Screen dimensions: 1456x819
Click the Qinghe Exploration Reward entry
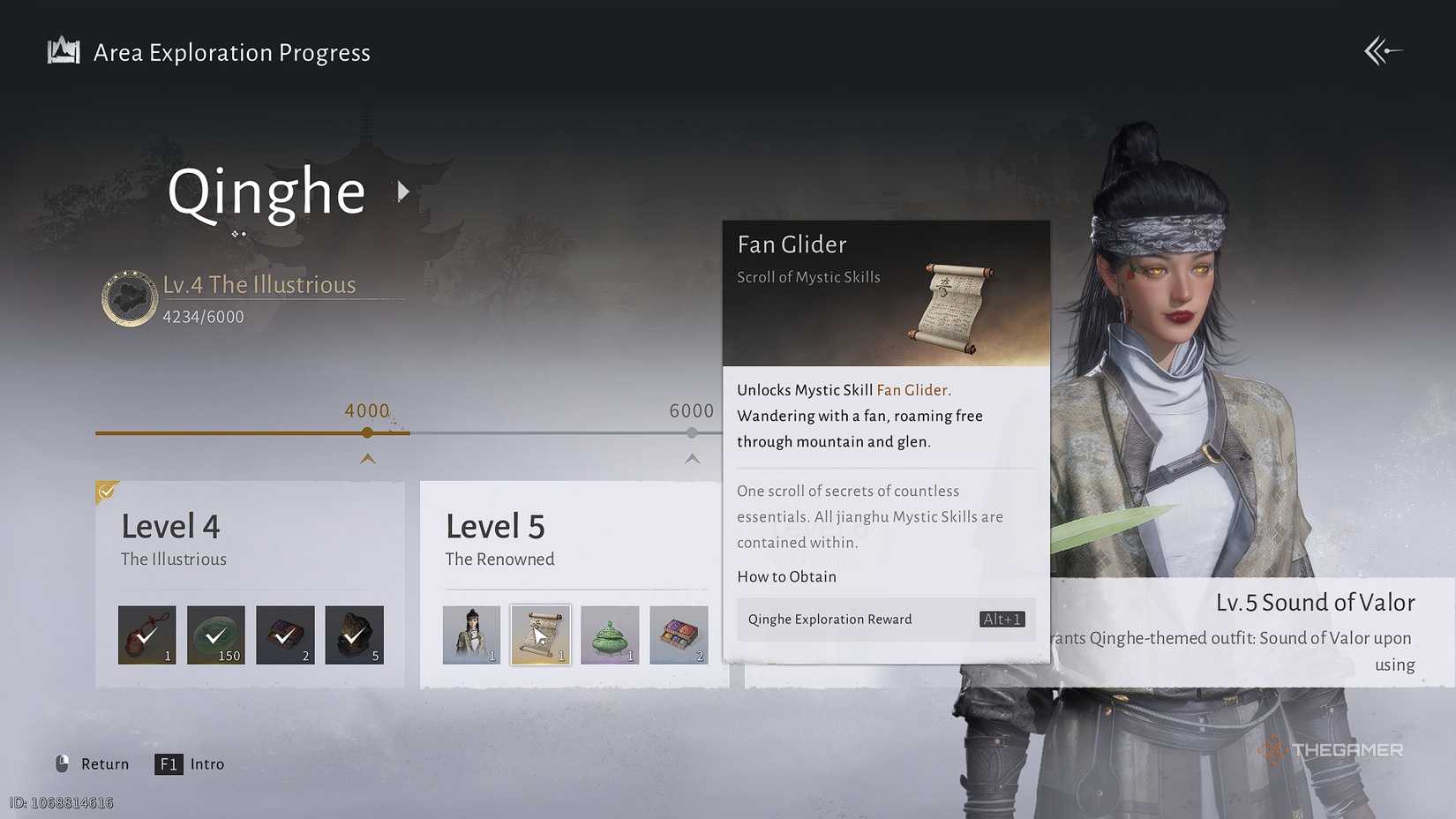point(828,619)
